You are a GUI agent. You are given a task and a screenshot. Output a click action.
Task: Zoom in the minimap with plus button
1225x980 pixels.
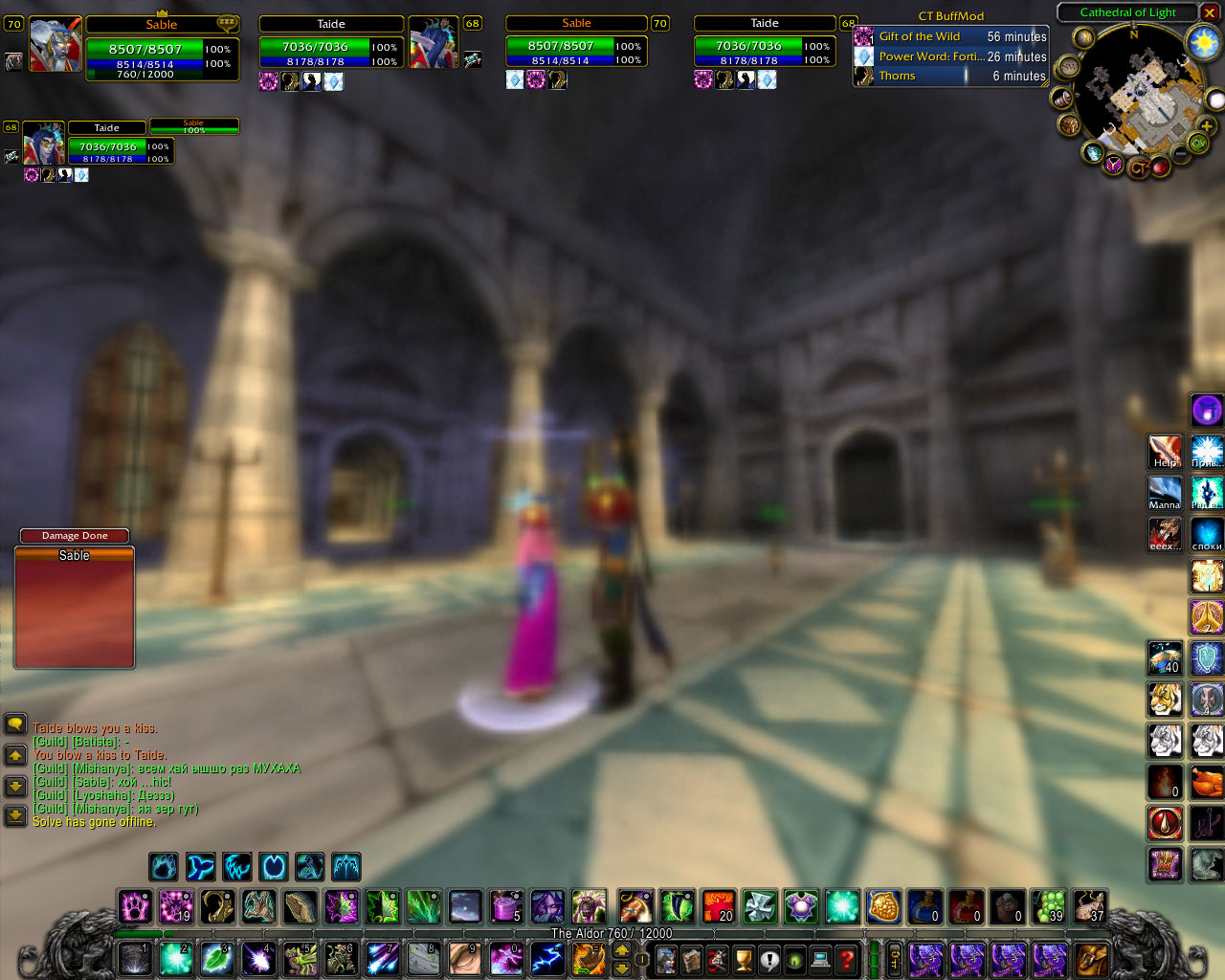pos(1207,126)
